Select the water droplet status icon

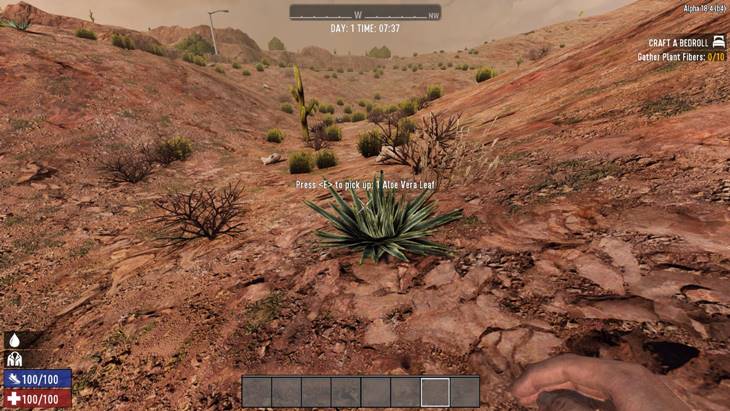pyautogui.click(x=15, y=340)
